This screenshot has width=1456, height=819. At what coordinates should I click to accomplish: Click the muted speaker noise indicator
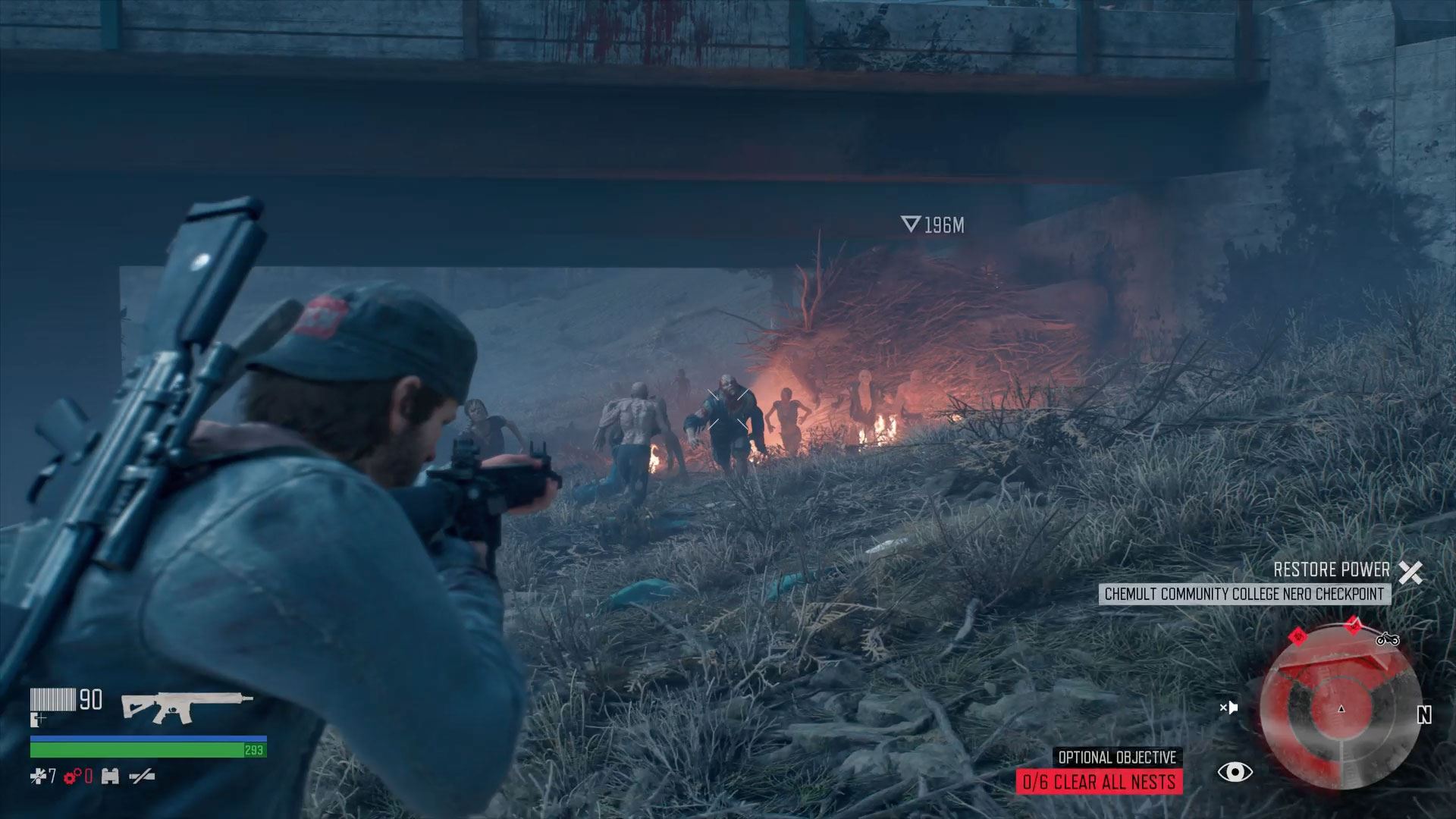1228,708
